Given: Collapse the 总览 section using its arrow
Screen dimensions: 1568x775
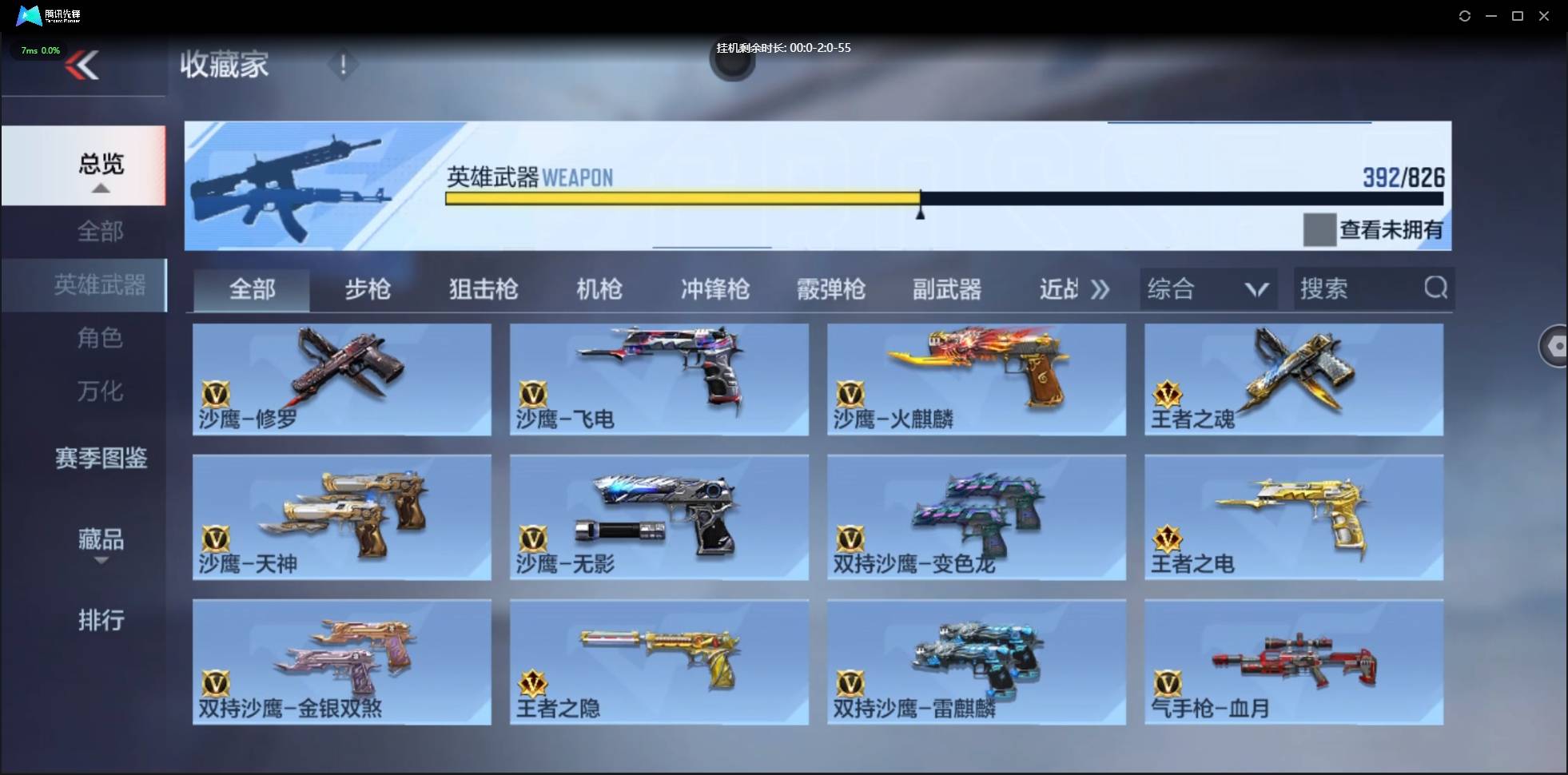Looking at the screenshot, I should tap(99, 188).
